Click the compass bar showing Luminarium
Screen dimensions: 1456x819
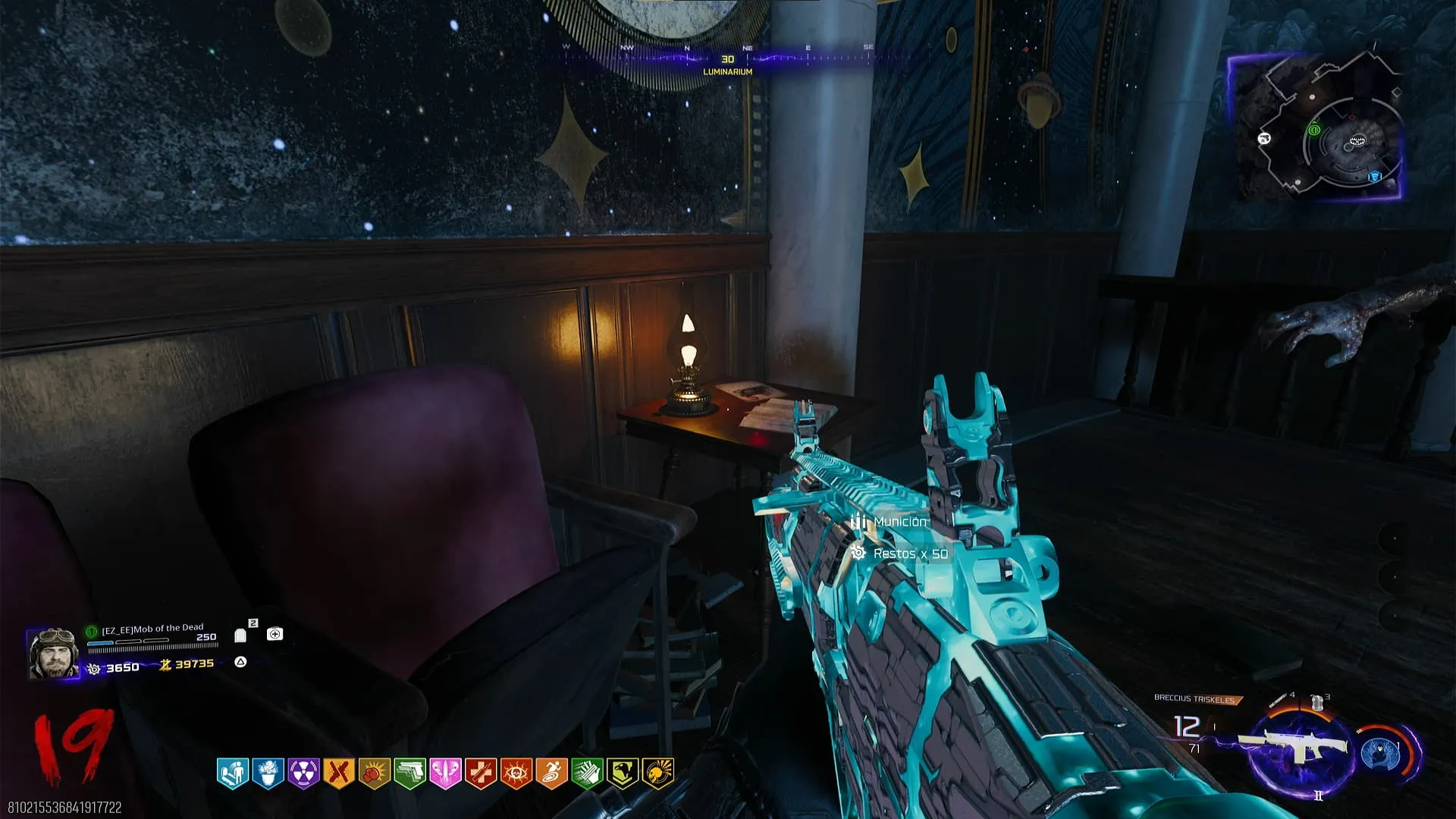(x=726, y=59)
